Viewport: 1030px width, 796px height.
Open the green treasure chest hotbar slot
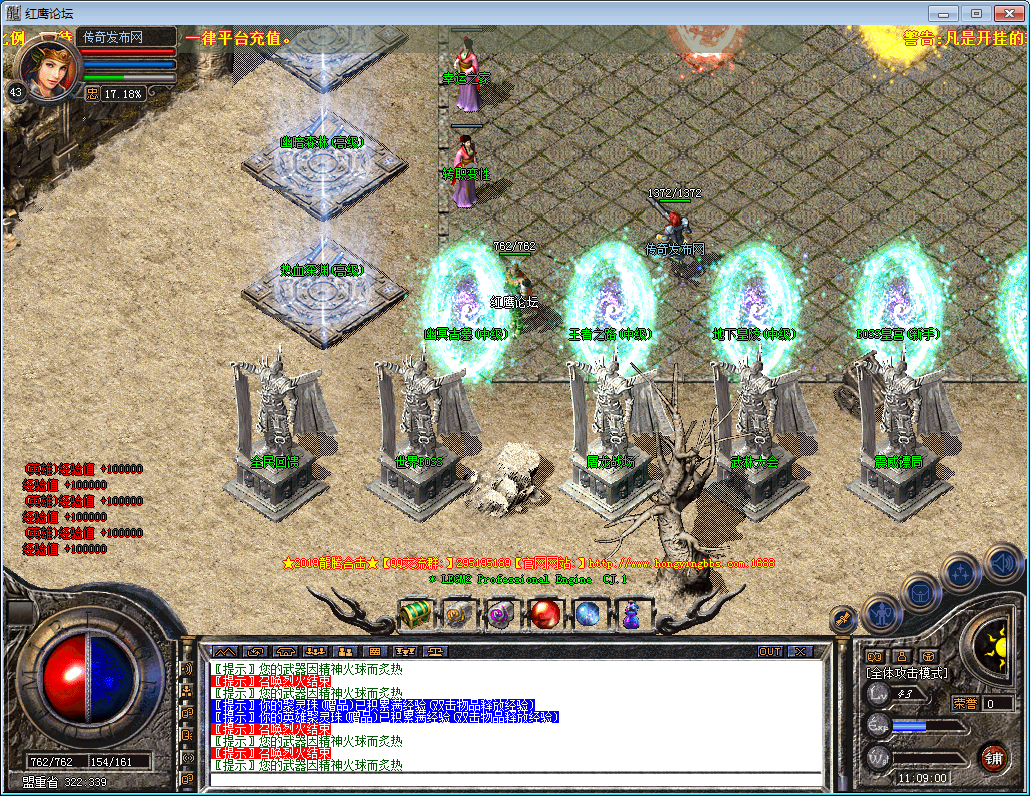point(414,612)
